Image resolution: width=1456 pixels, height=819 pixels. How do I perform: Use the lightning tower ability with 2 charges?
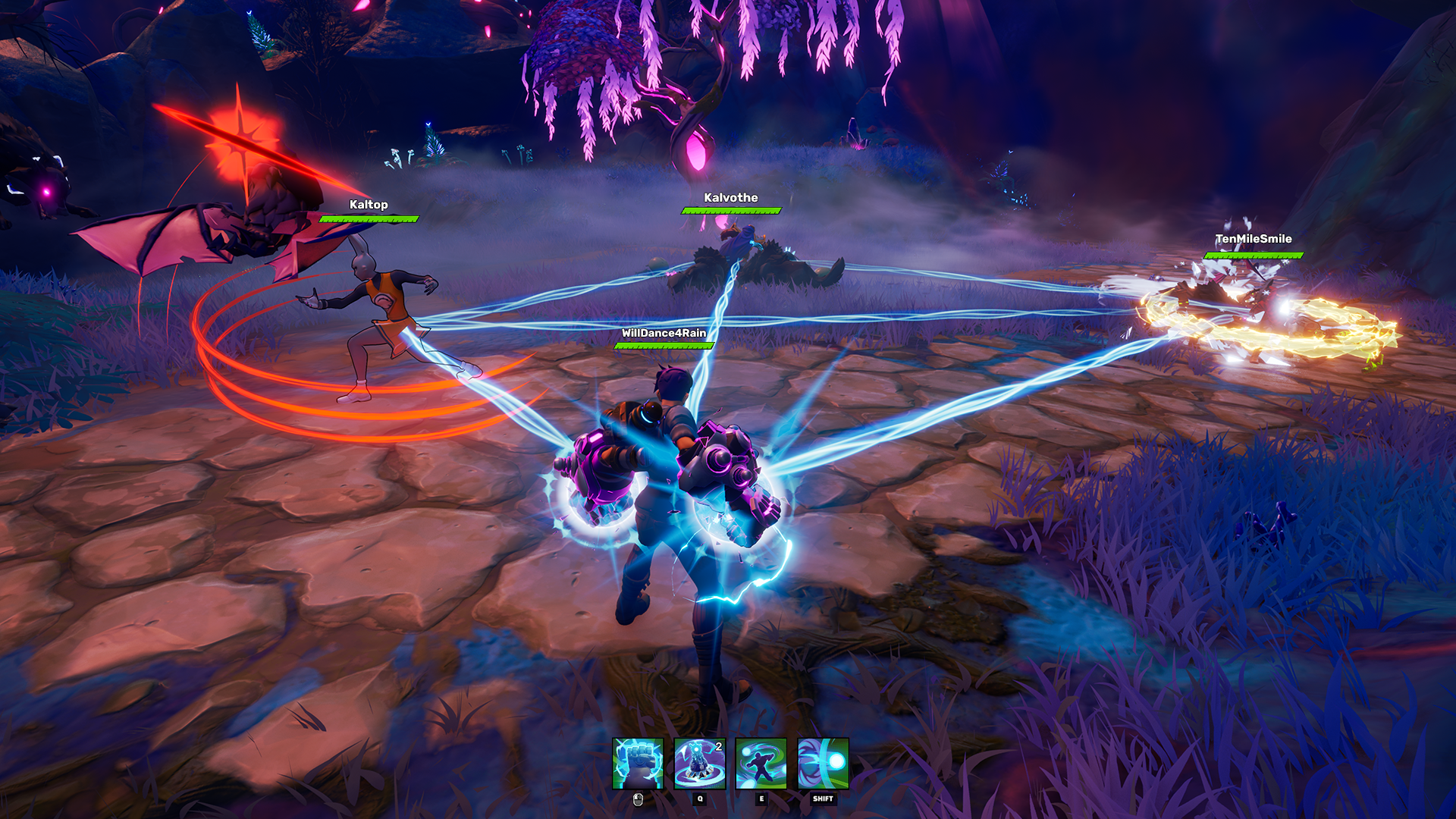(699, 764)
